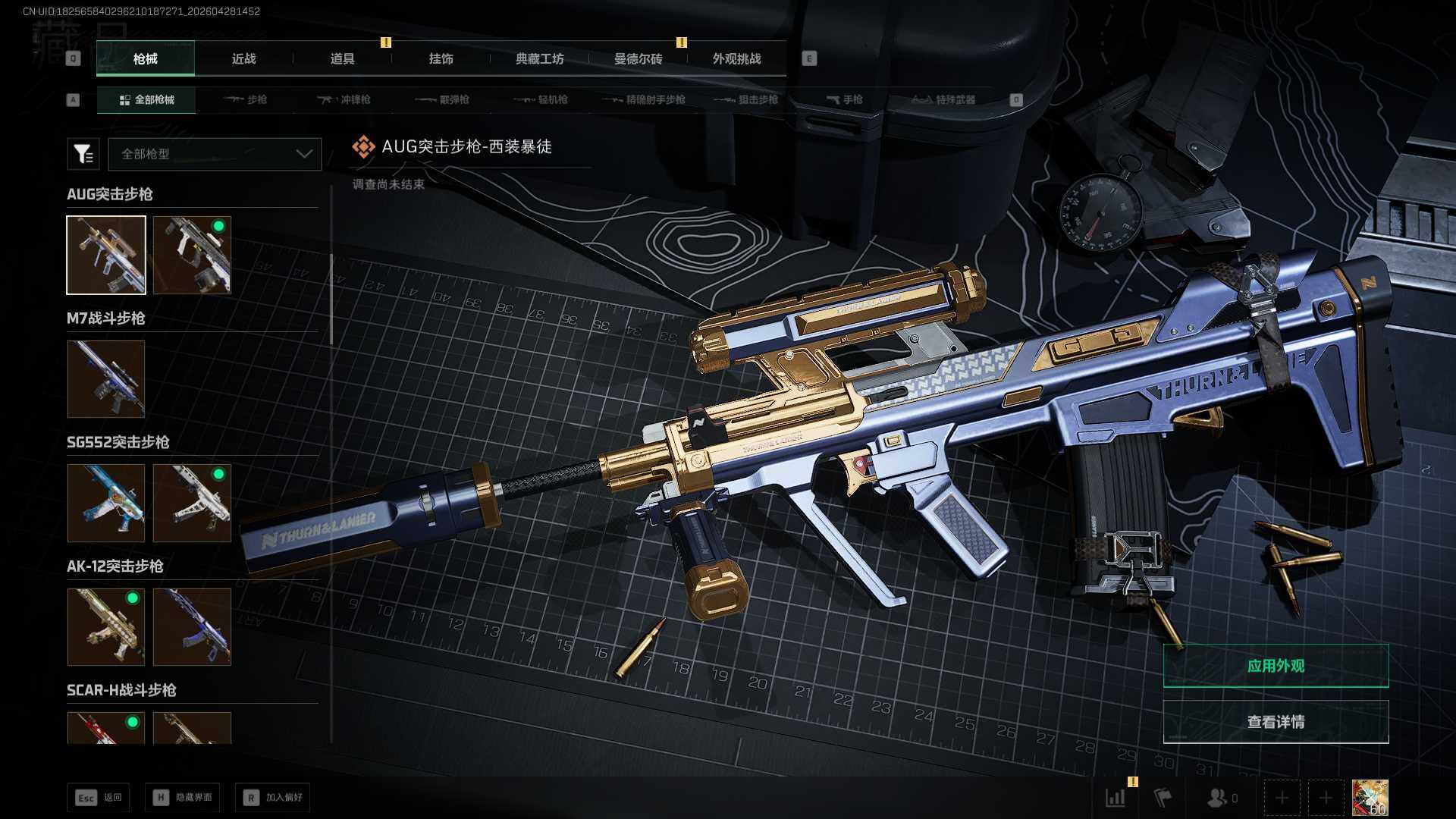Select the second AUG rifle skin thumbnail

tap(192, 255)
